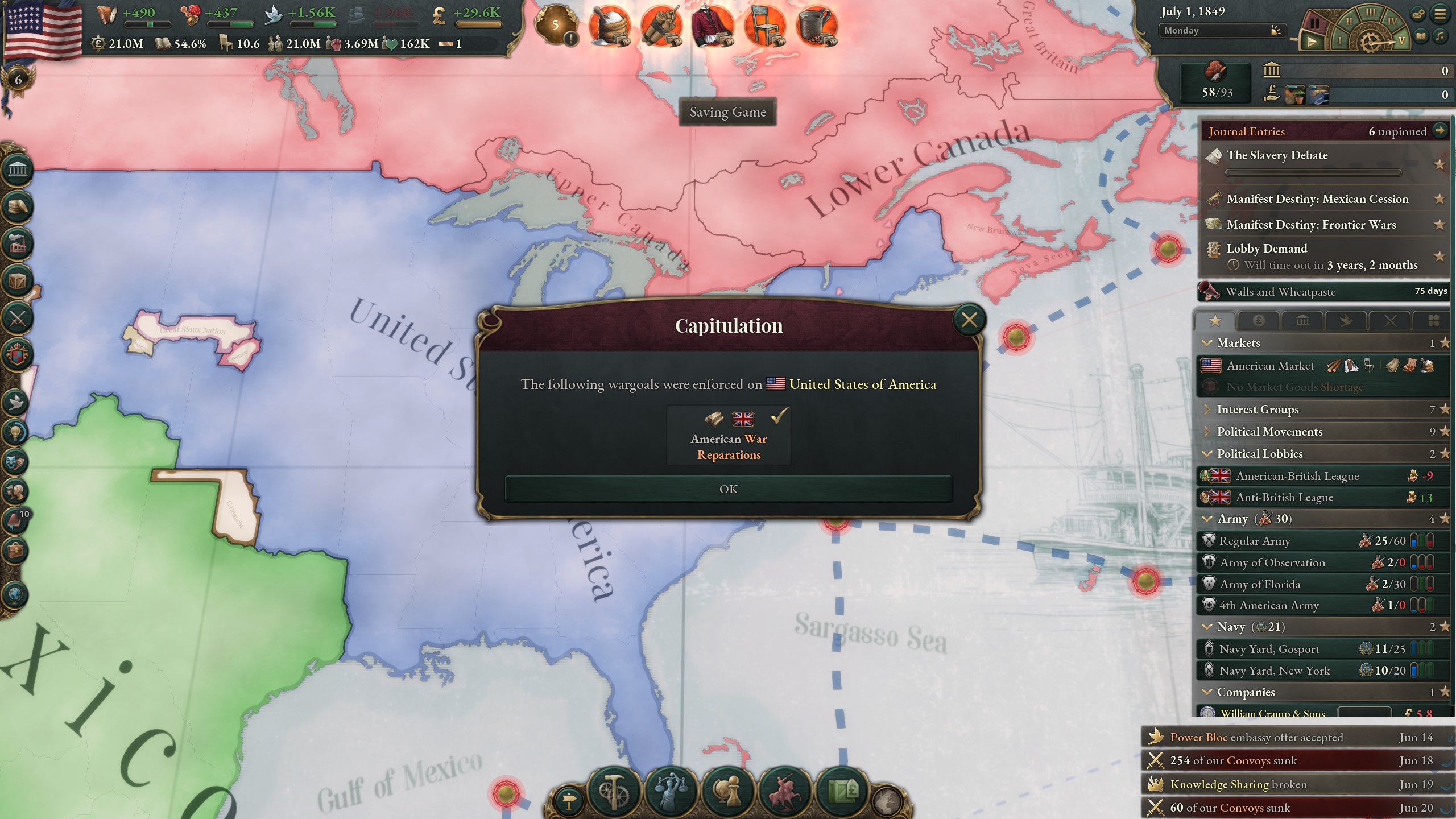The width and height of the screenshot is (1456, 819).
Task: Close the Capitulation popup window
Action: coord(969,320)
